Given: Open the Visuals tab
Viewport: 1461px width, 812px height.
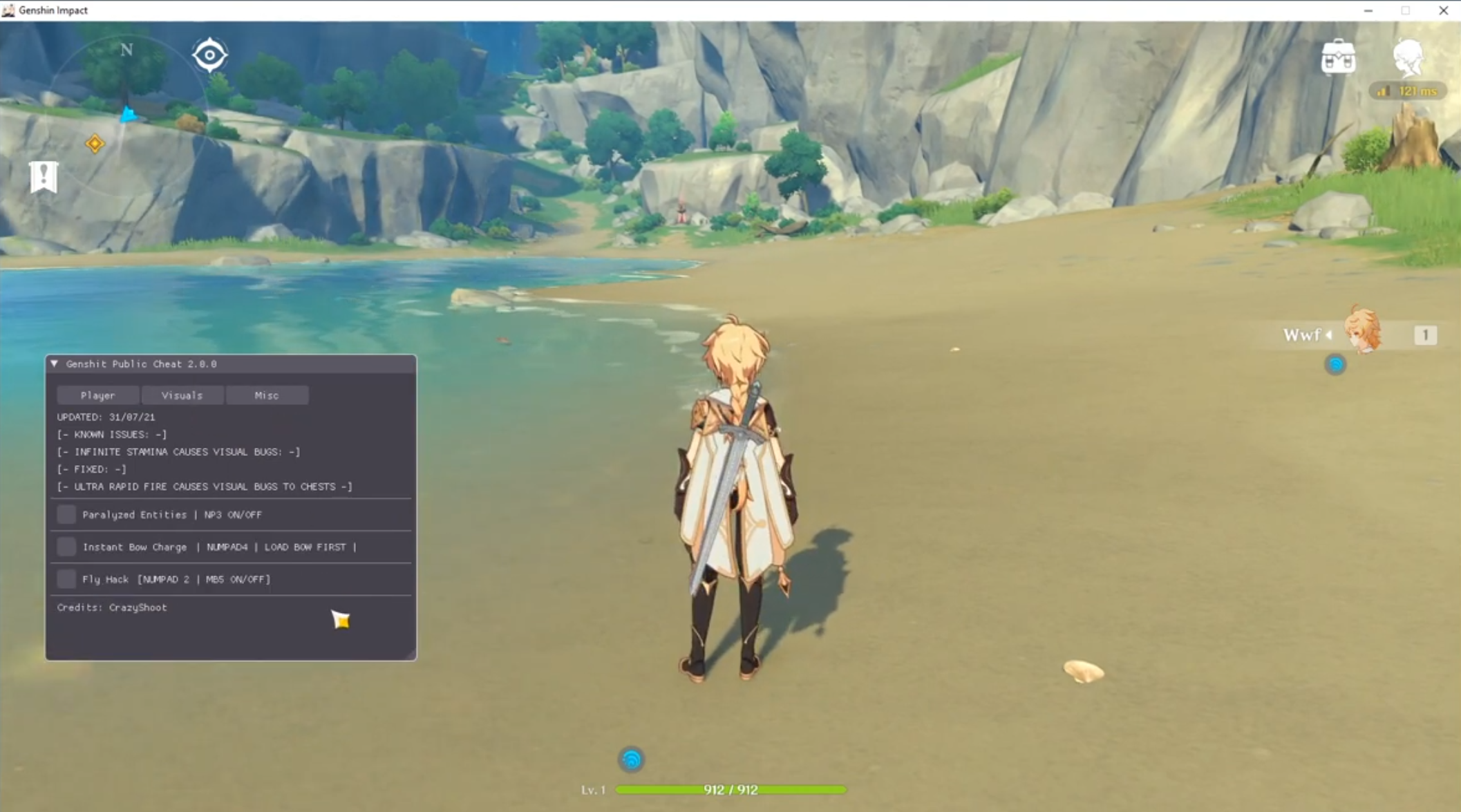Looking at the screenshot, I should coord(182,395).
